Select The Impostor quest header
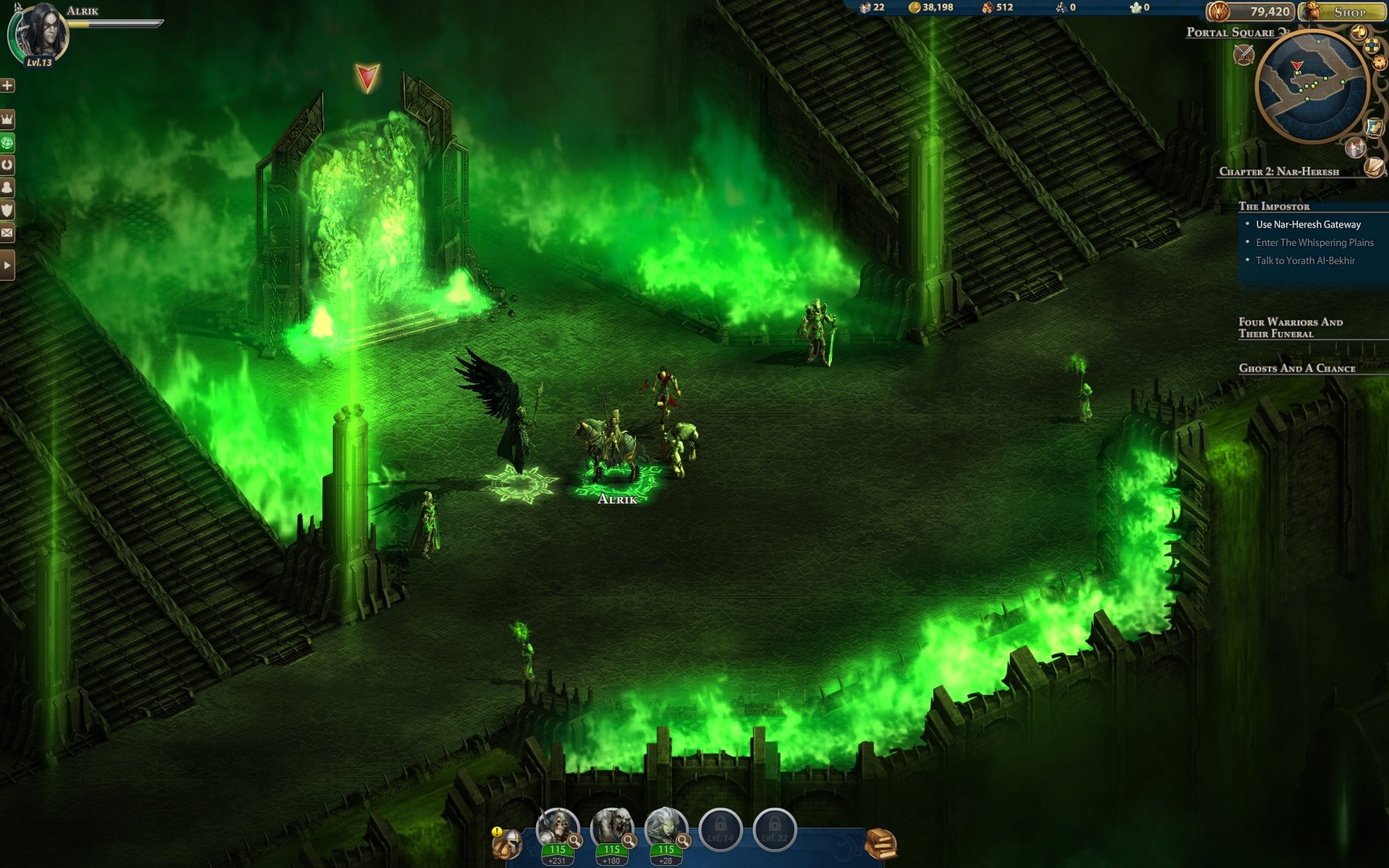 click(x=1274, y=206)
